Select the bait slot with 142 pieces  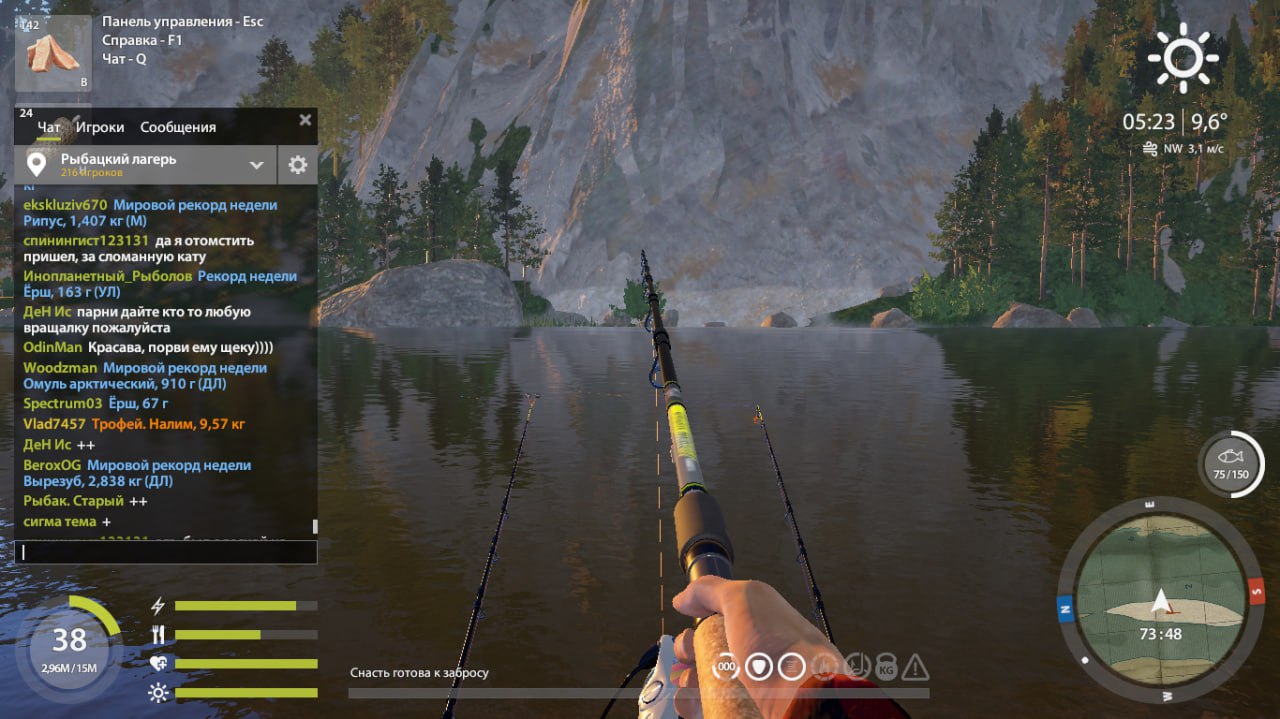(53, 53)
